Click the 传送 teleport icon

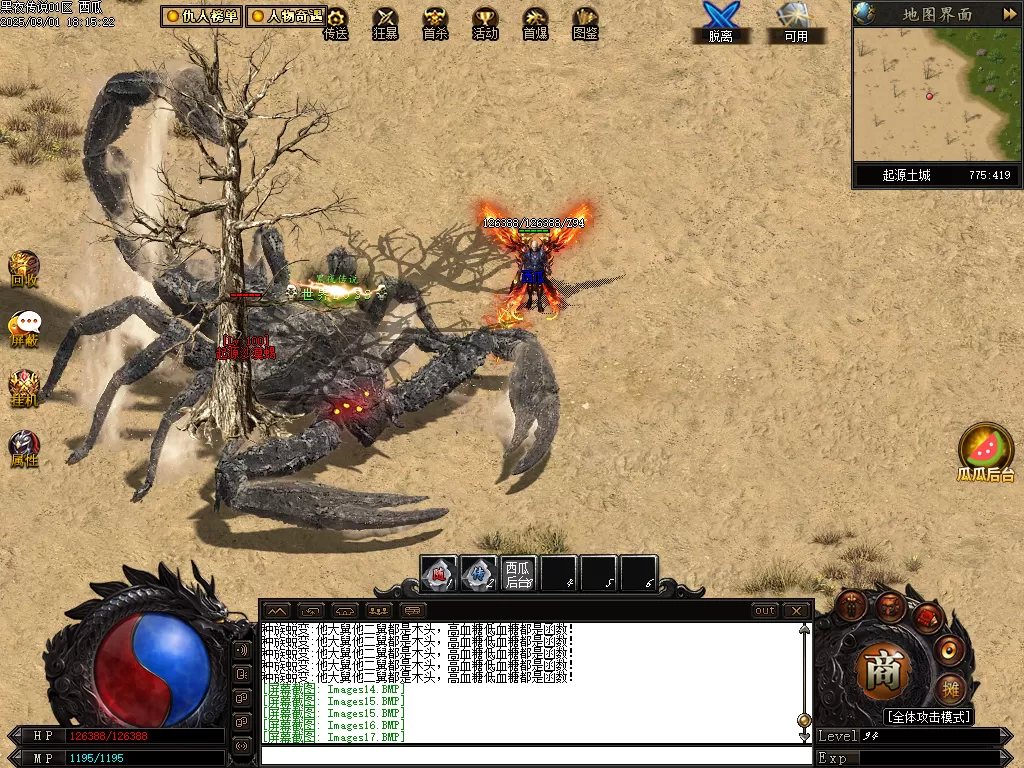336,23
